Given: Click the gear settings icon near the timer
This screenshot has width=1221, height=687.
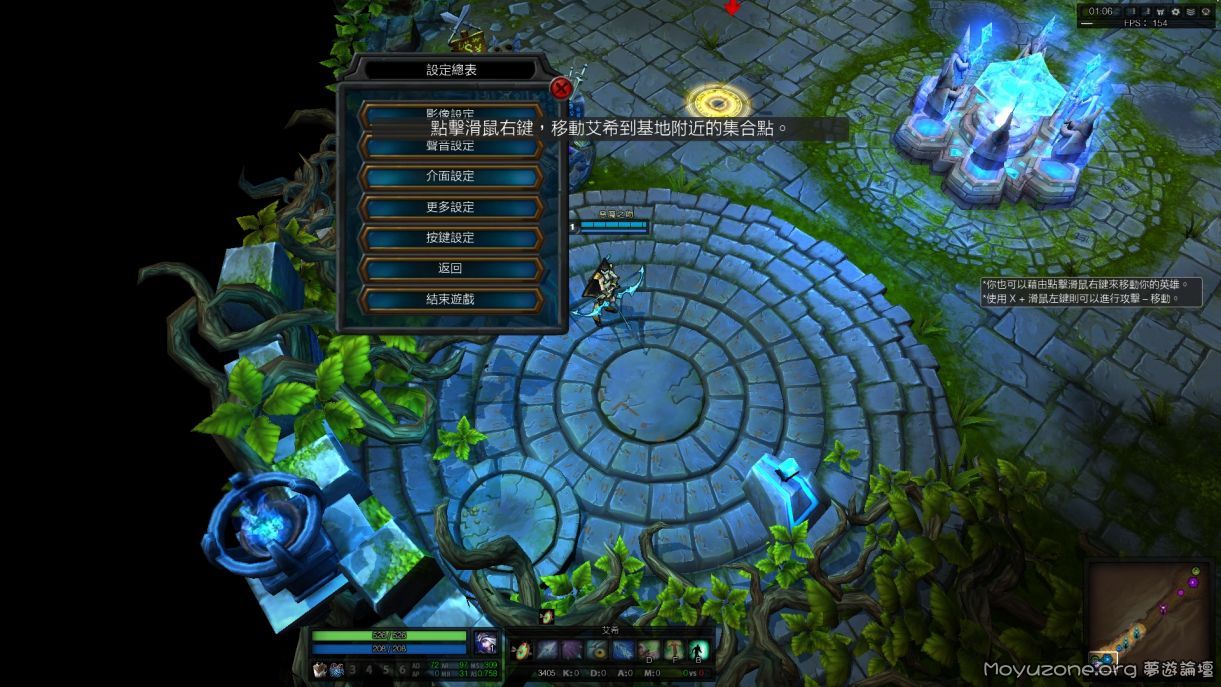Looking at the screenshot, I should click(1176, 12).
